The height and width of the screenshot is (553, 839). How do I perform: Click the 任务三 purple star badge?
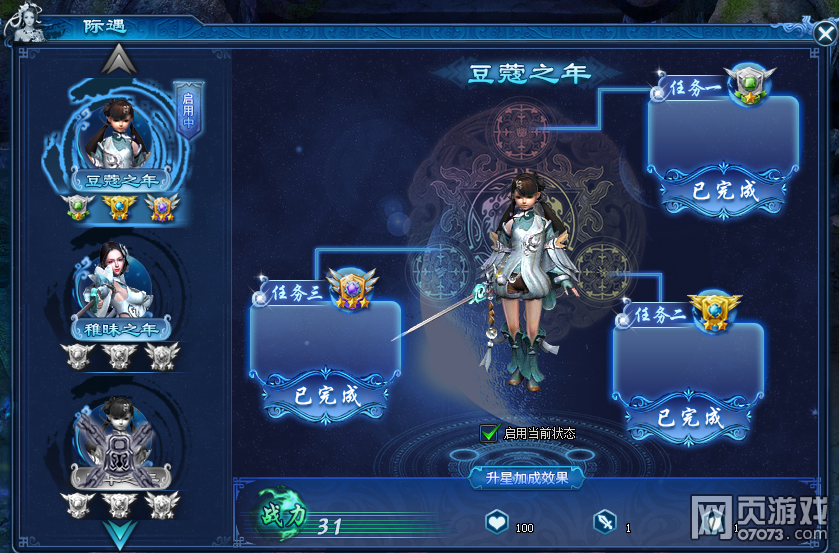(x=350, y=286)
